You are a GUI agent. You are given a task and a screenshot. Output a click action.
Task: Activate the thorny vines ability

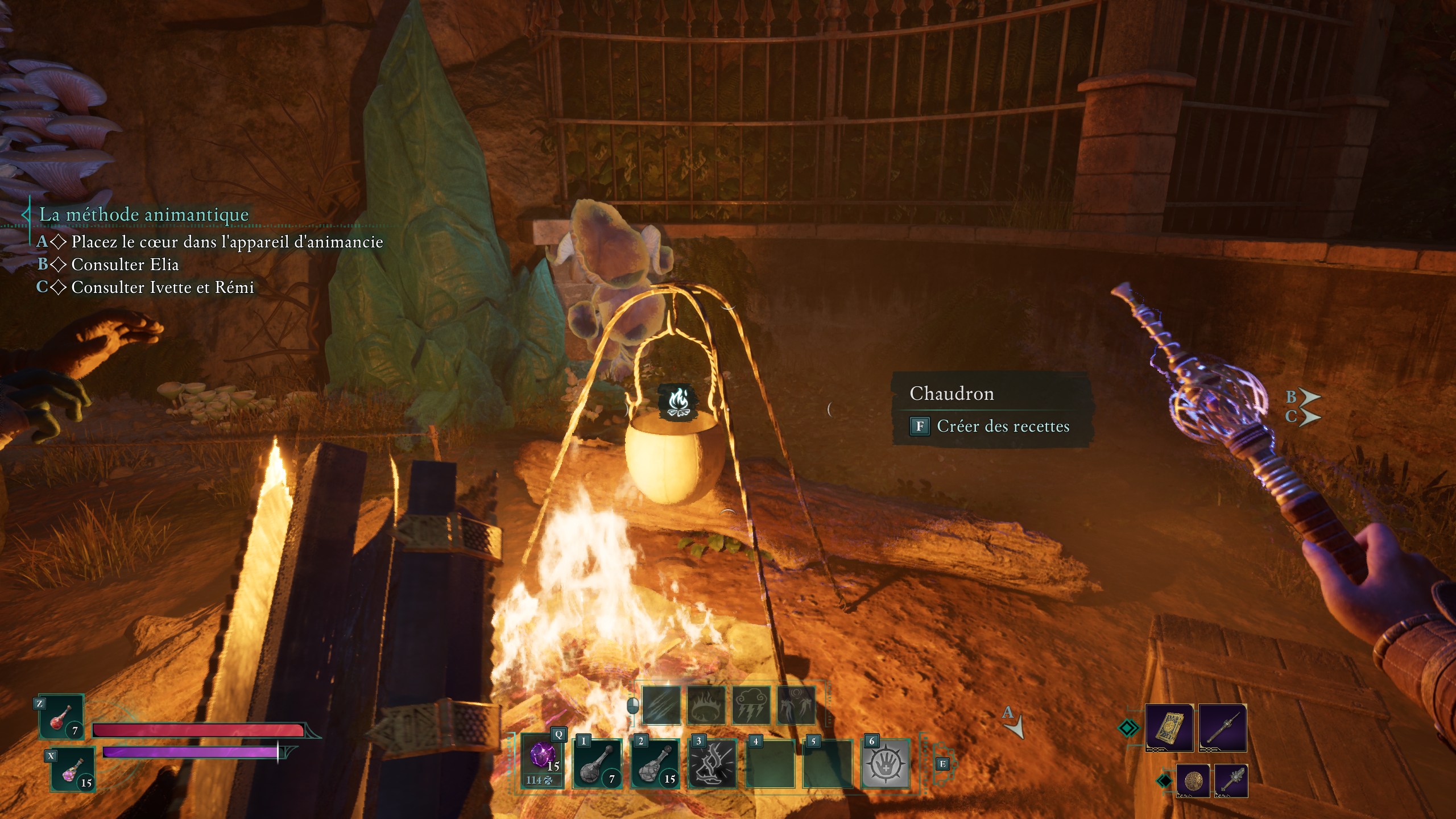point(713,764)
